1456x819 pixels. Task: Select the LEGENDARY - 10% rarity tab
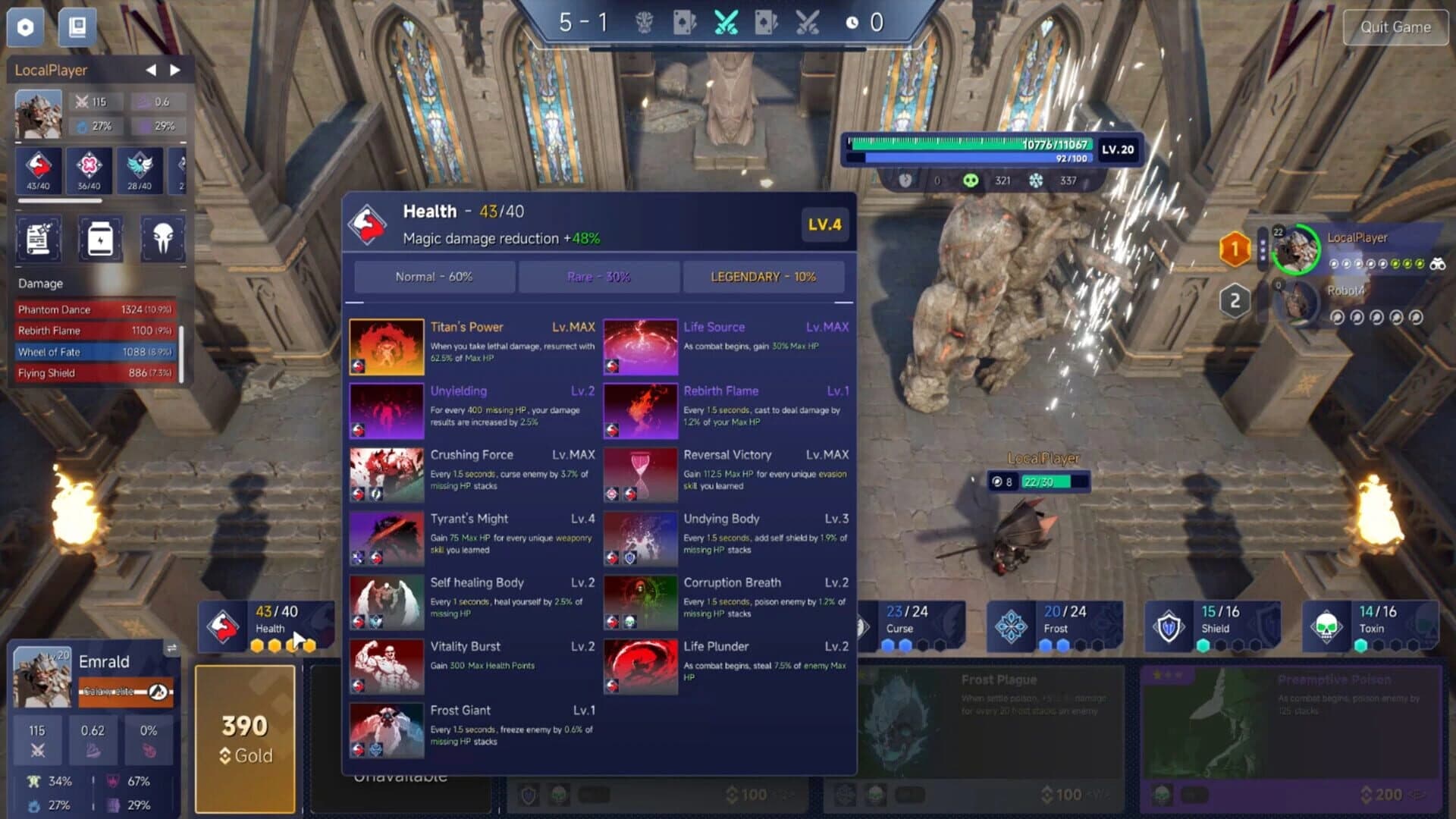pos(764,276)
